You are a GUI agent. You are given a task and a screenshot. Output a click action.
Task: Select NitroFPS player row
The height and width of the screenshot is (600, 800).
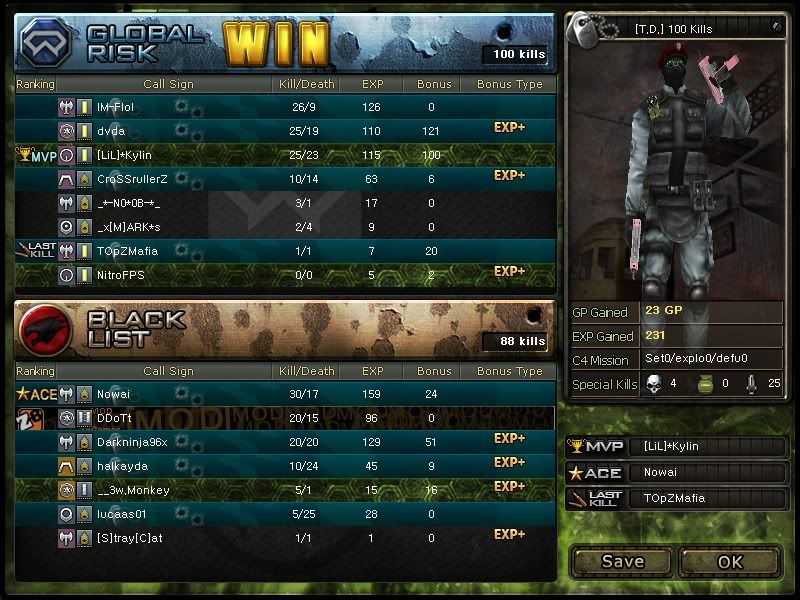click(122, 275)
